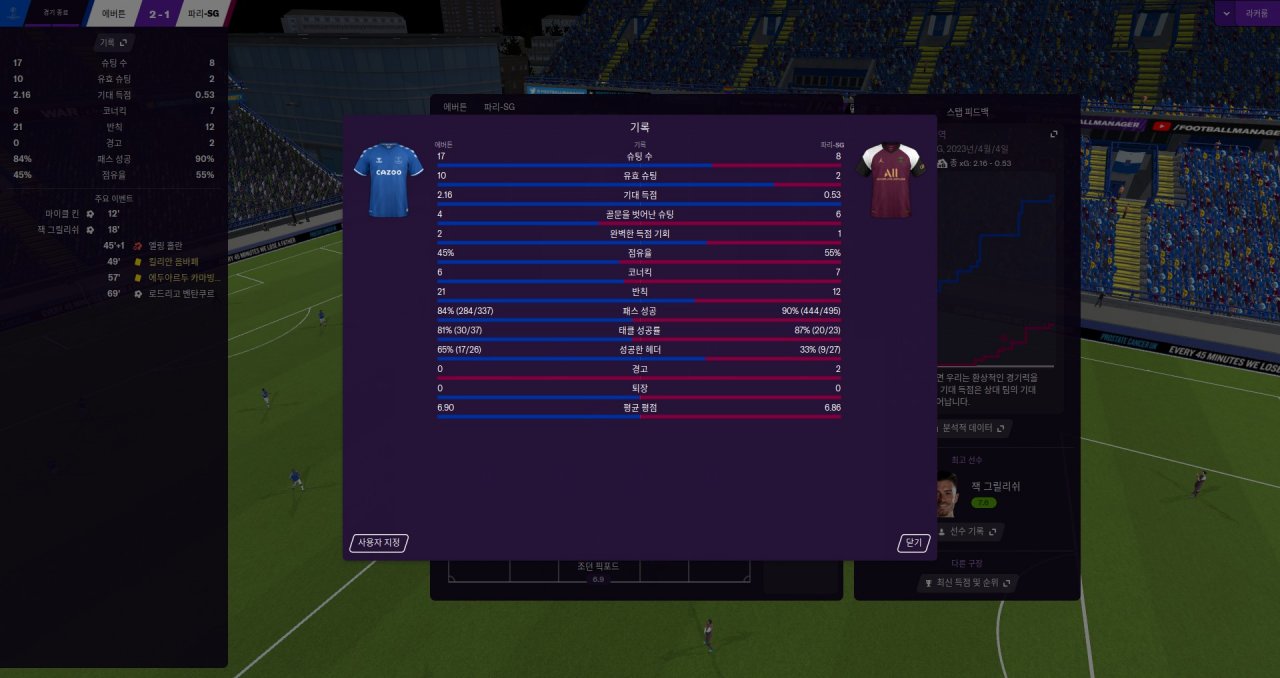The width and height of the screenshot is (1280, 678).
Task: Select 엘링 홀란 event at 45'+1
Action: tap(166, 245)
